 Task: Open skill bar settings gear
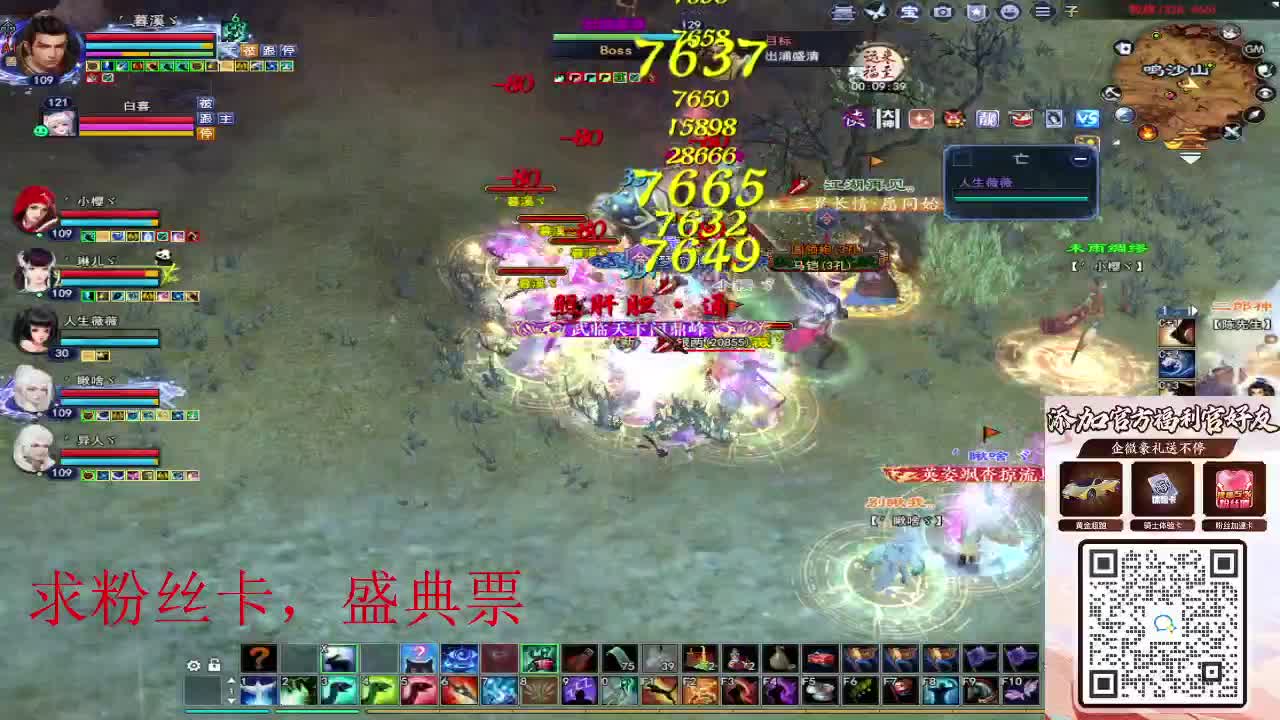coord(193,665)
